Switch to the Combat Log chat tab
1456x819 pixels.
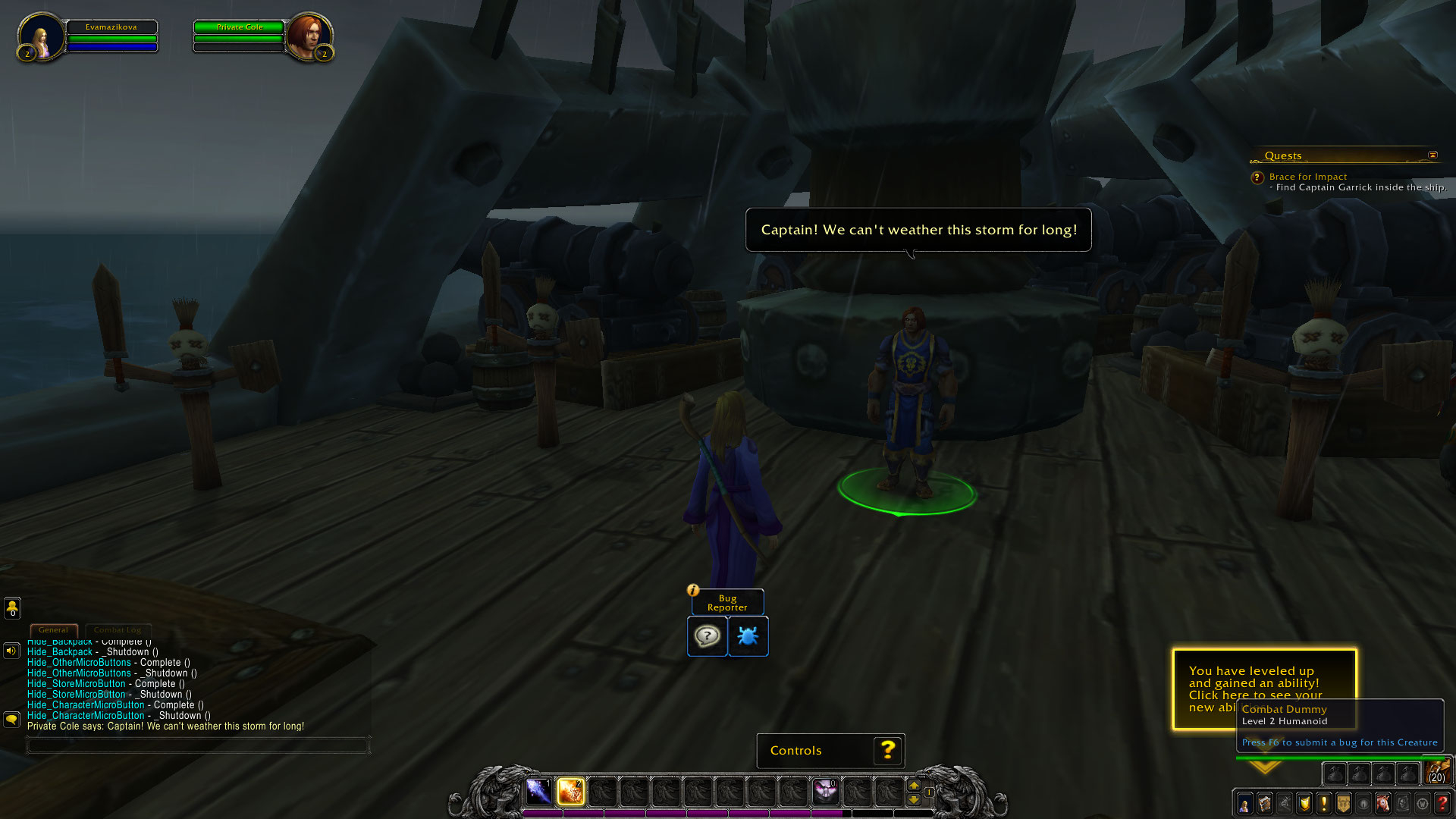[x=118, y=629]
